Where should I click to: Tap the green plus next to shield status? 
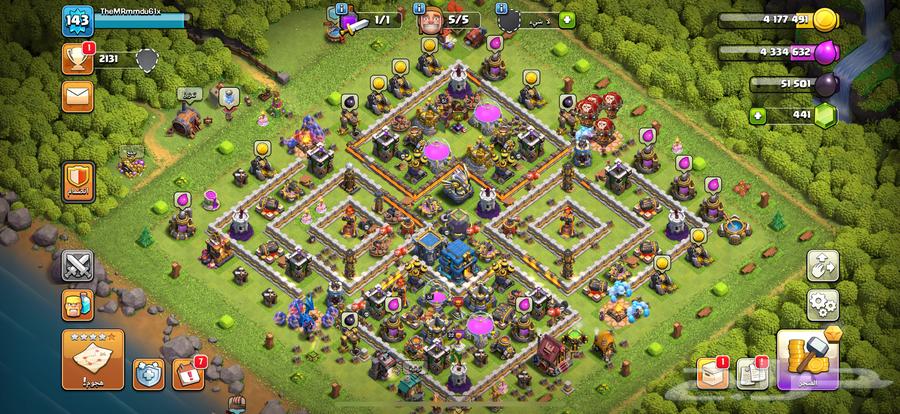(568, 19)
